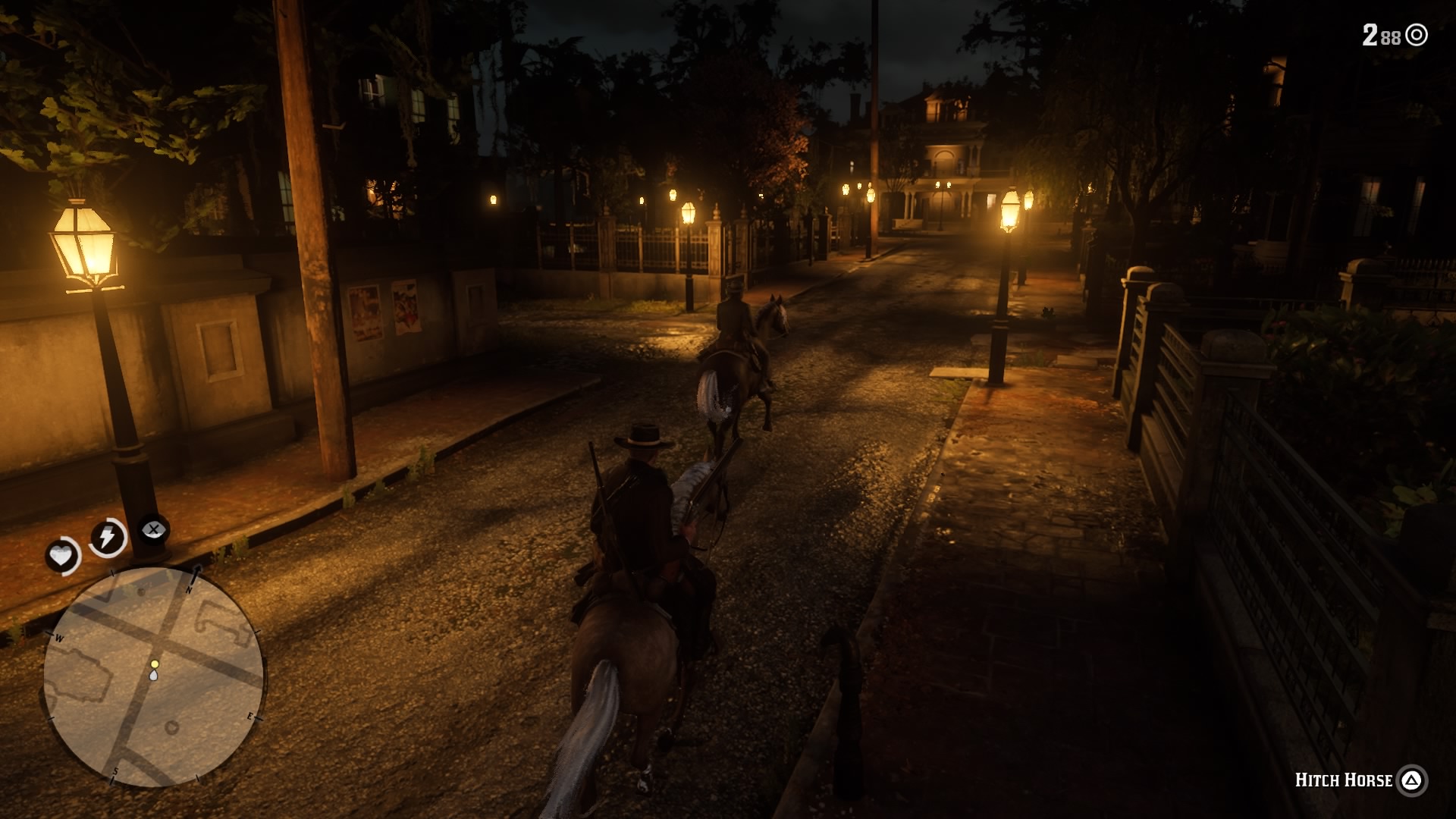Click the S marker on the minimap edge

[x=115, y=771]
